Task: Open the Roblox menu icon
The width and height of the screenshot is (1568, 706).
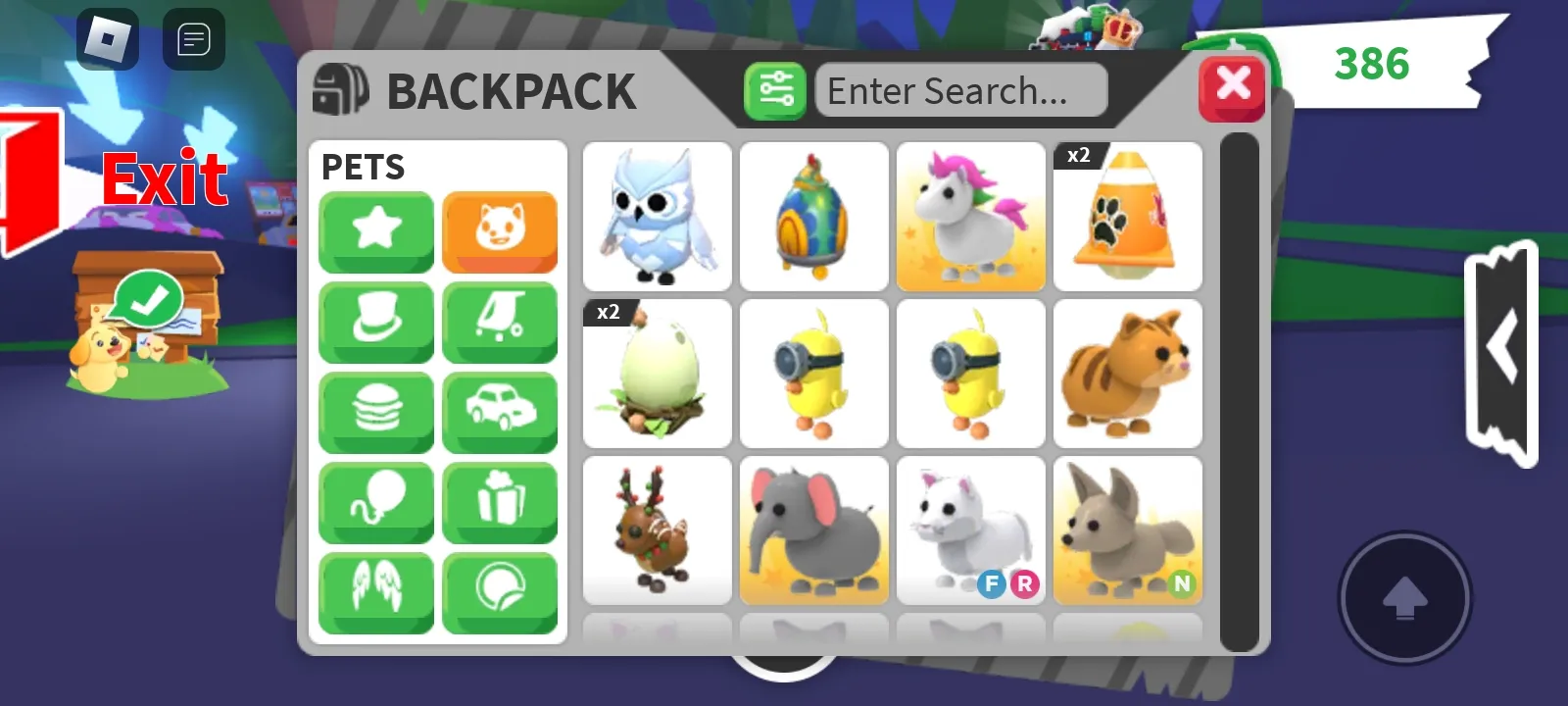Action: [108, 39]
